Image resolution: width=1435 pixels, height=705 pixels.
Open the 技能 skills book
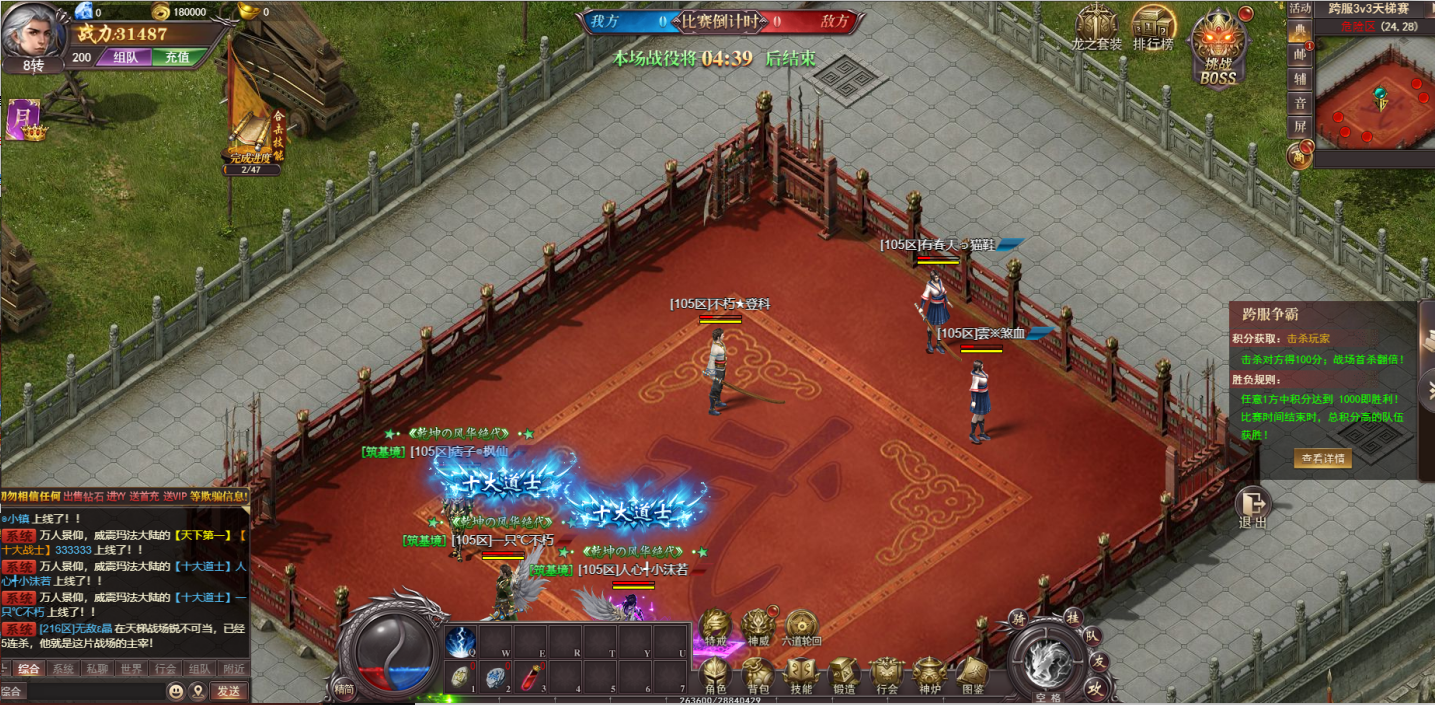801,676
